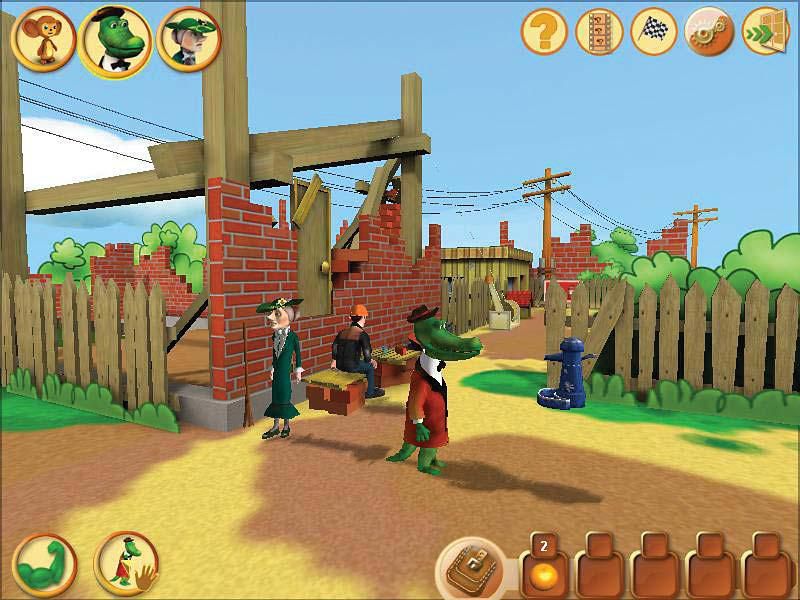Open settings with the gears button
800x600 pixels.
point(708,33)
